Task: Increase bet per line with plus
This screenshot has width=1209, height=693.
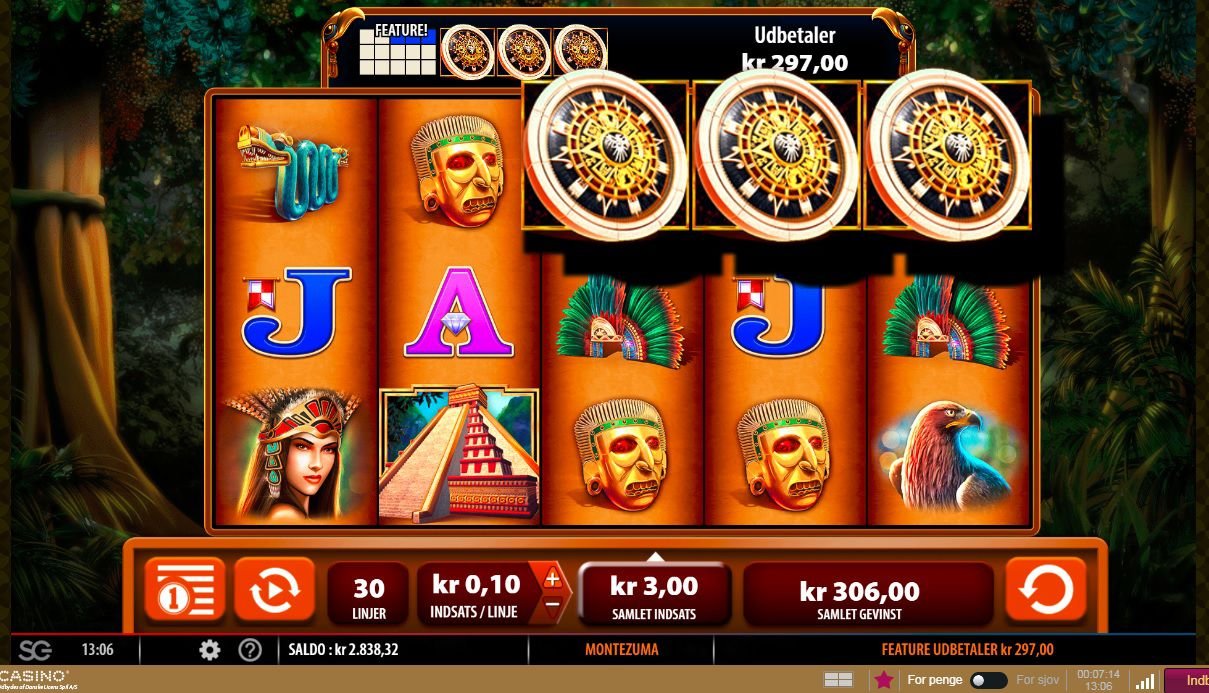Action: tap(552, 579)
